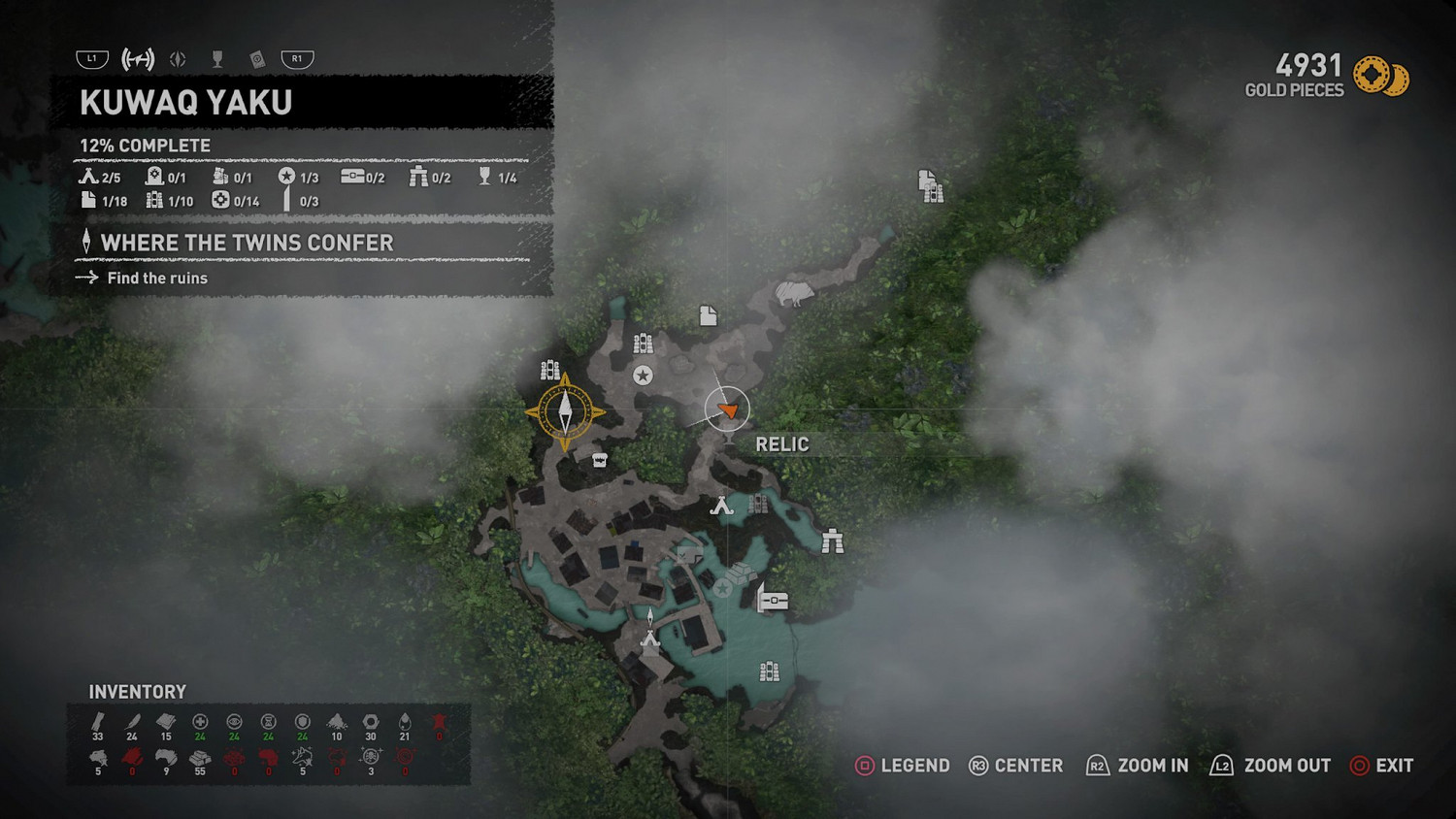
Task: Switch to the diamond-emblem tab
Action: point(178,59)
